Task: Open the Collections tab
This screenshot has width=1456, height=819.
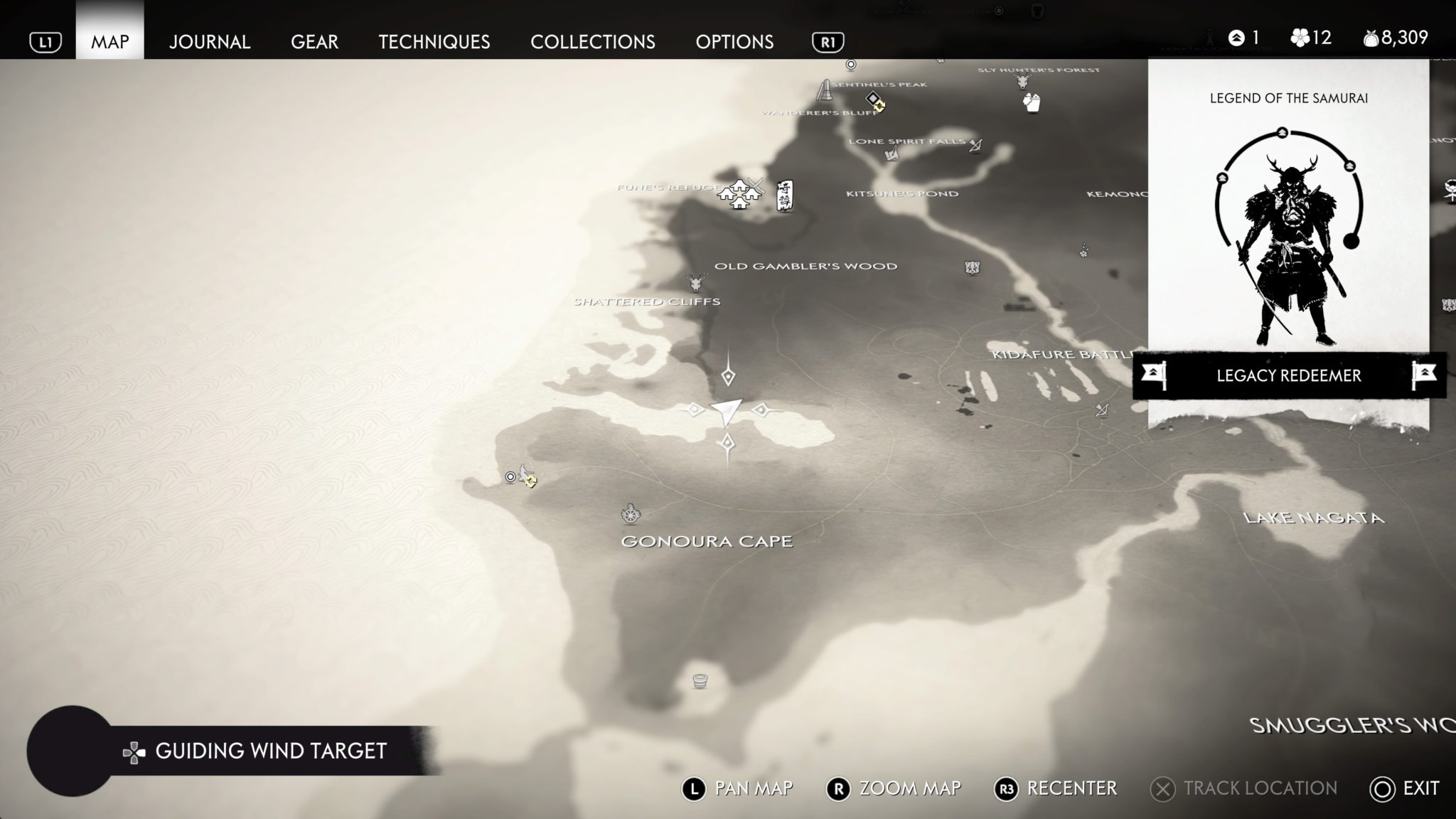Action: [x=595, y=42]
